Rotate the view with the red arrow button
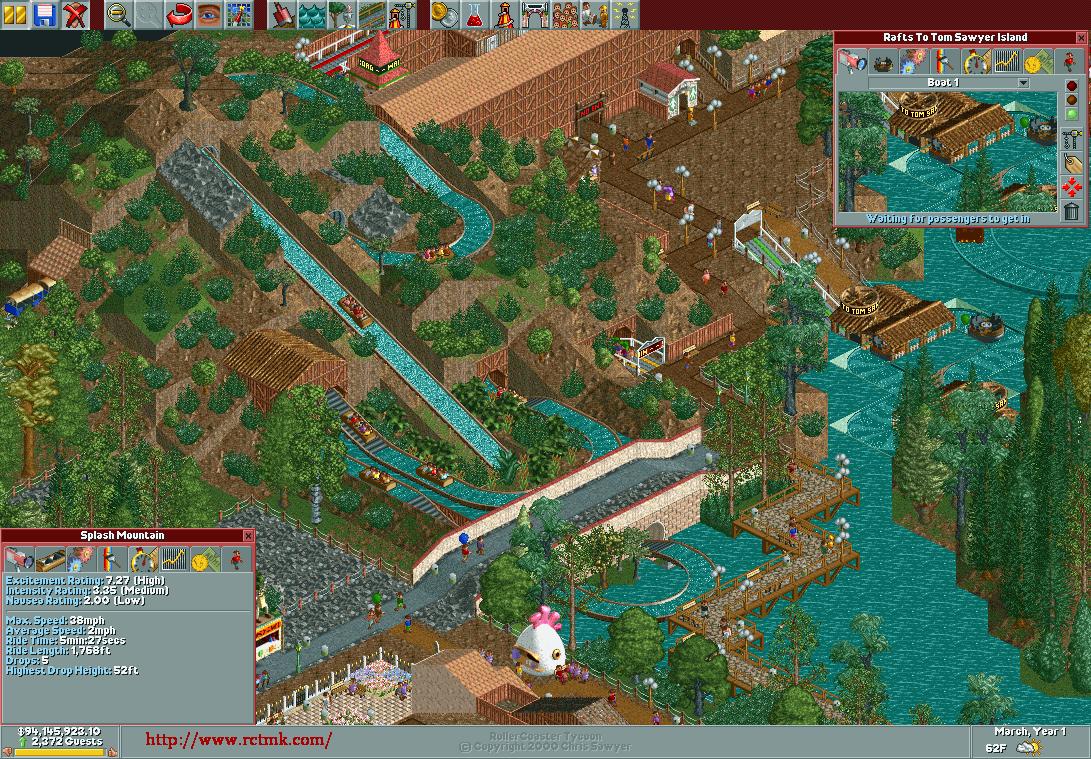1091x759 pixels. pos(179,14)
